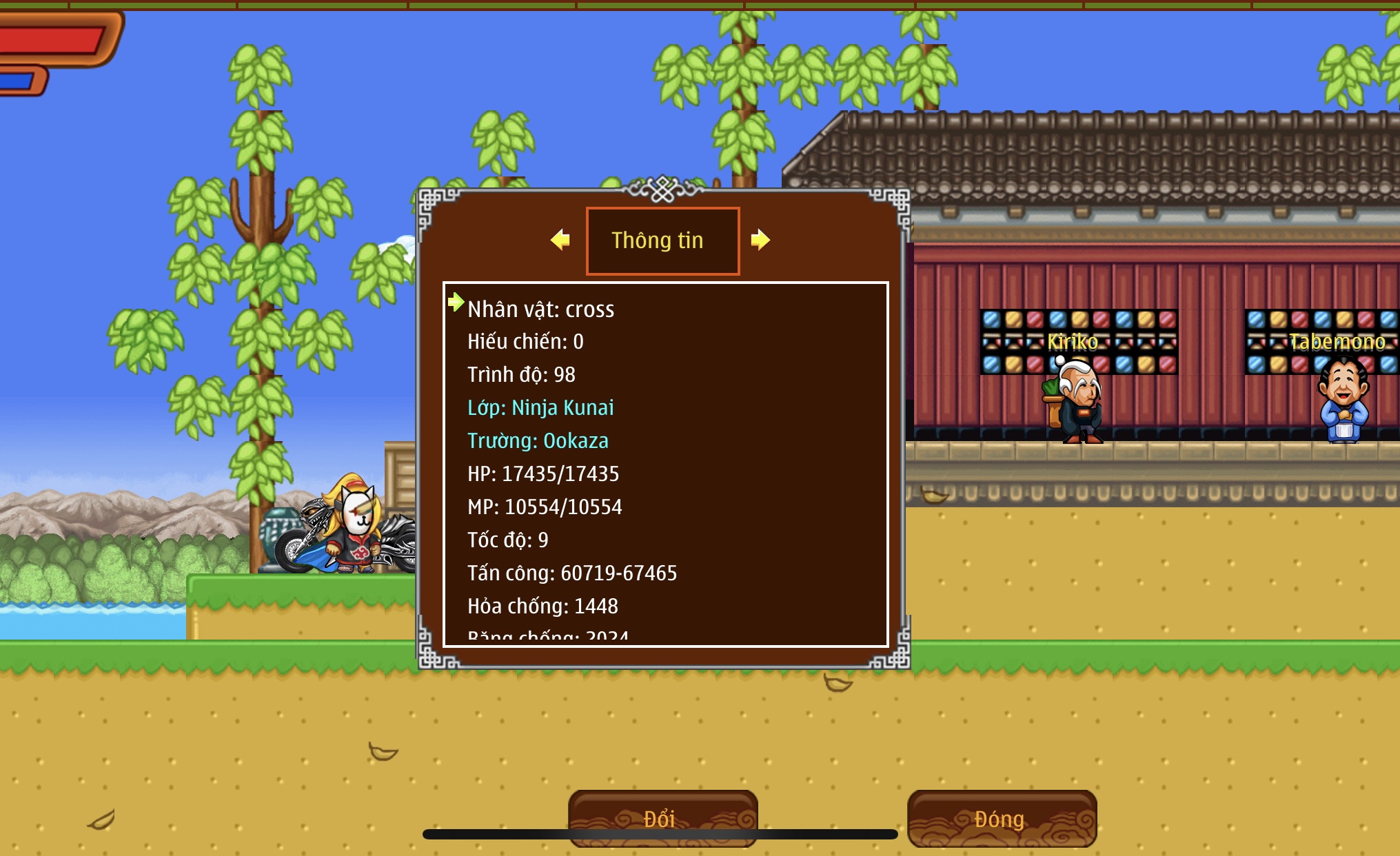Select the Thông tin tab header
The height and width of the screenshot is (856, 1400).
[x=662, y=241]
